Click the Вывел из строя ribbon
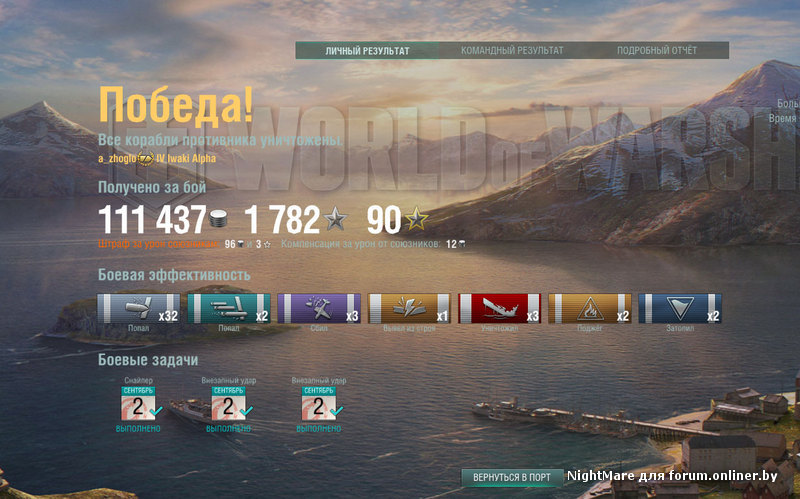Viewport: 800px width, 499px height. pyautogui.click(x=408, y=308)
